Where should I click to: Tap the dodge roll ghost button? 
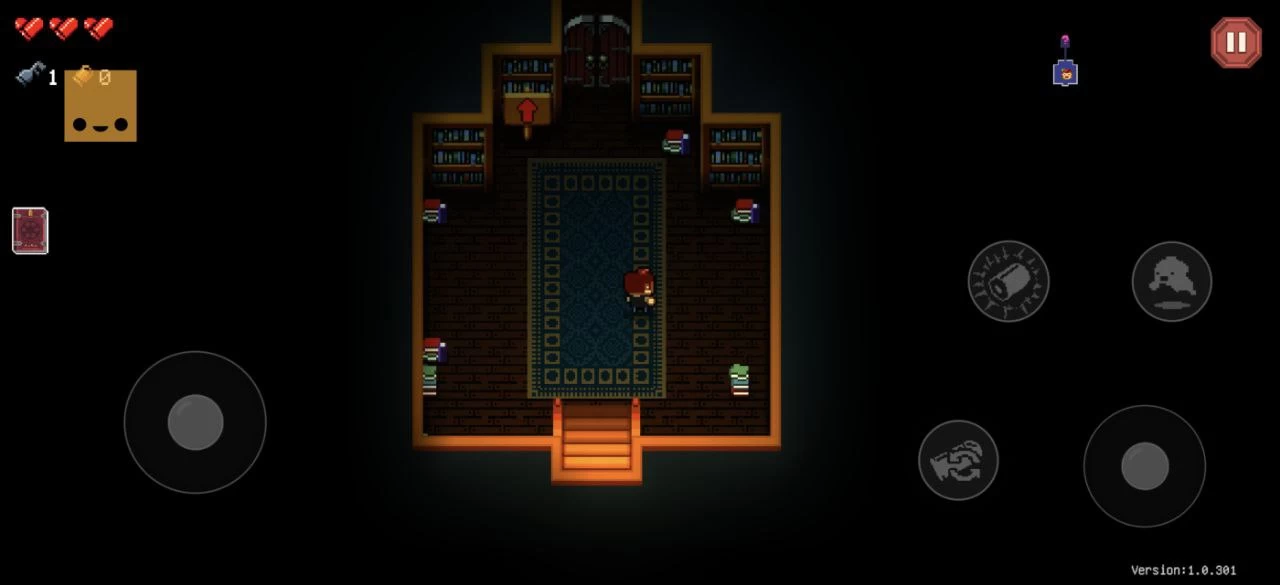pyautogui.click(x=1171, y=281)
